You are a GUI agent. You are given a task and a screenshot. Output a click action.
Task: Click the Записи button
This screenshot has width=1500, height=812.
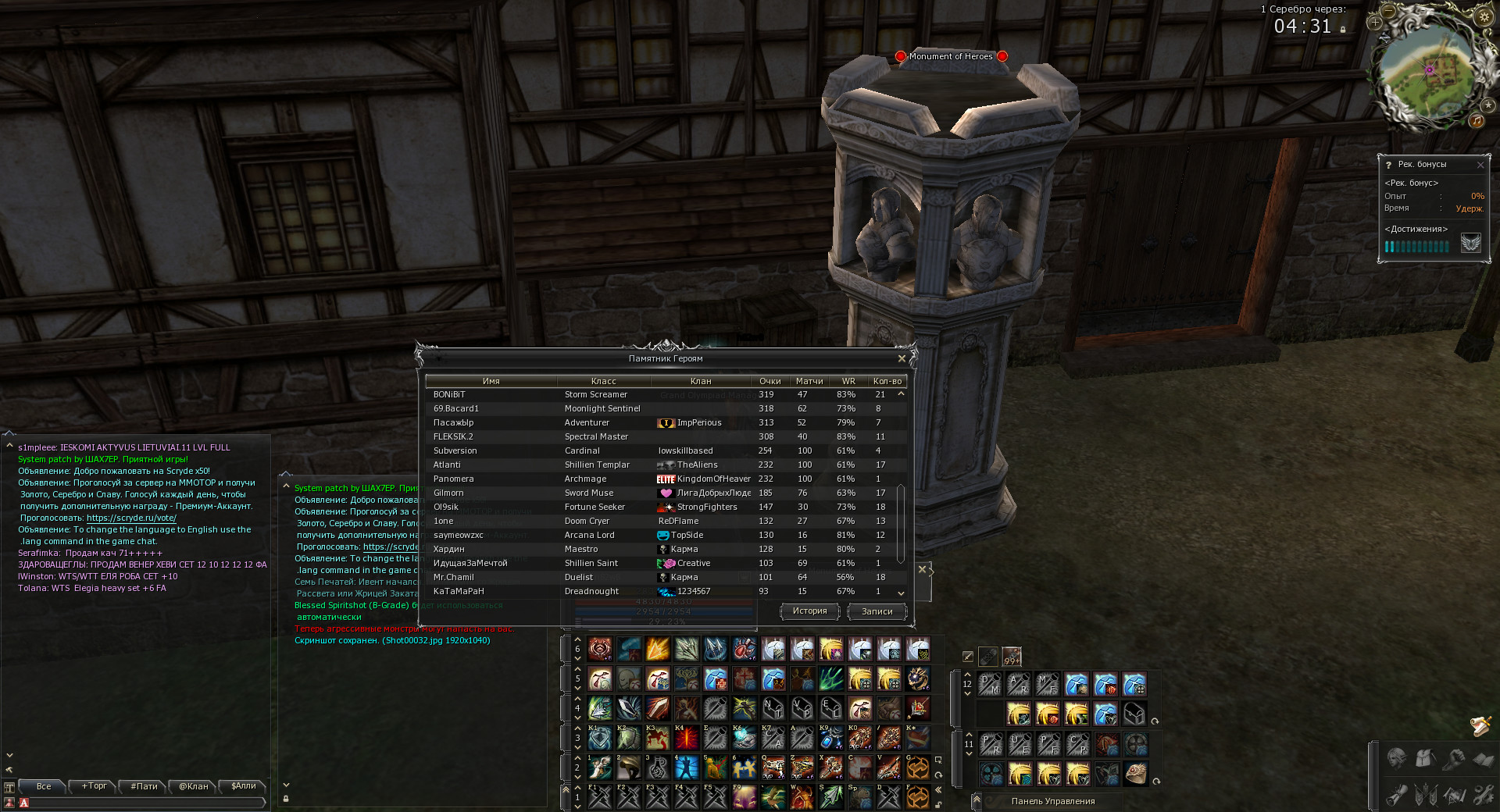877,612
